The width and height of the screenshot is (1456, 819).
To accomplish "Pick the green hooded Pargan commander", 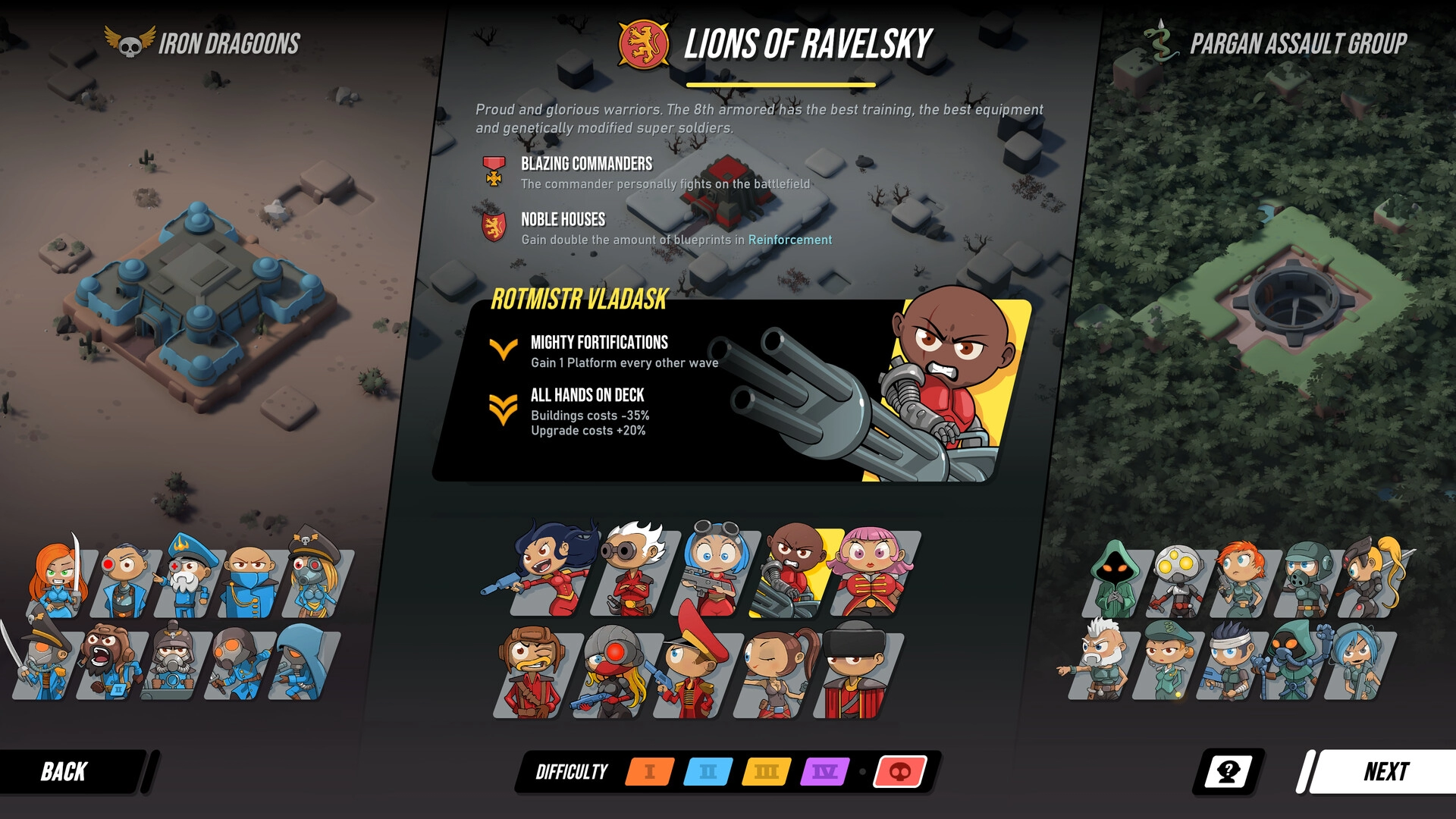I will [x=1115, y=580].
